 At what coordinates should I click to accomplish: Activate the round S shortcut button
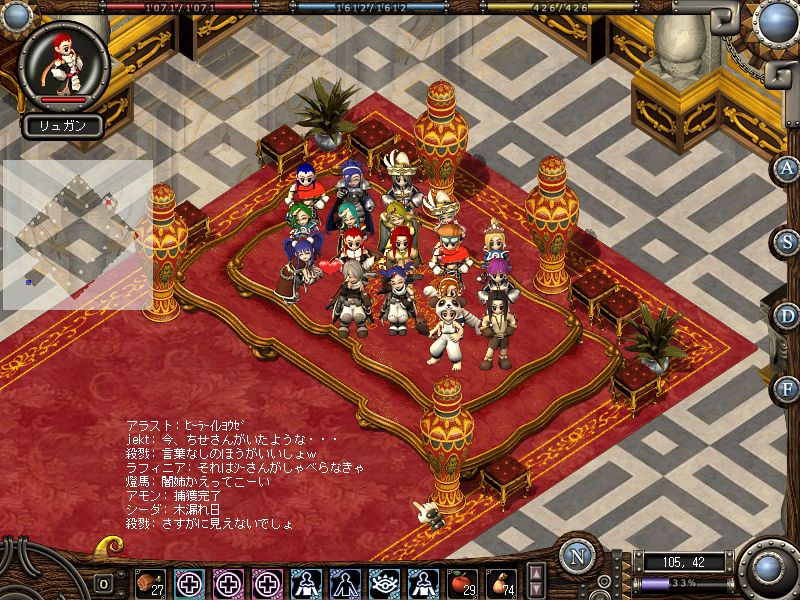[x=787, y=241]
